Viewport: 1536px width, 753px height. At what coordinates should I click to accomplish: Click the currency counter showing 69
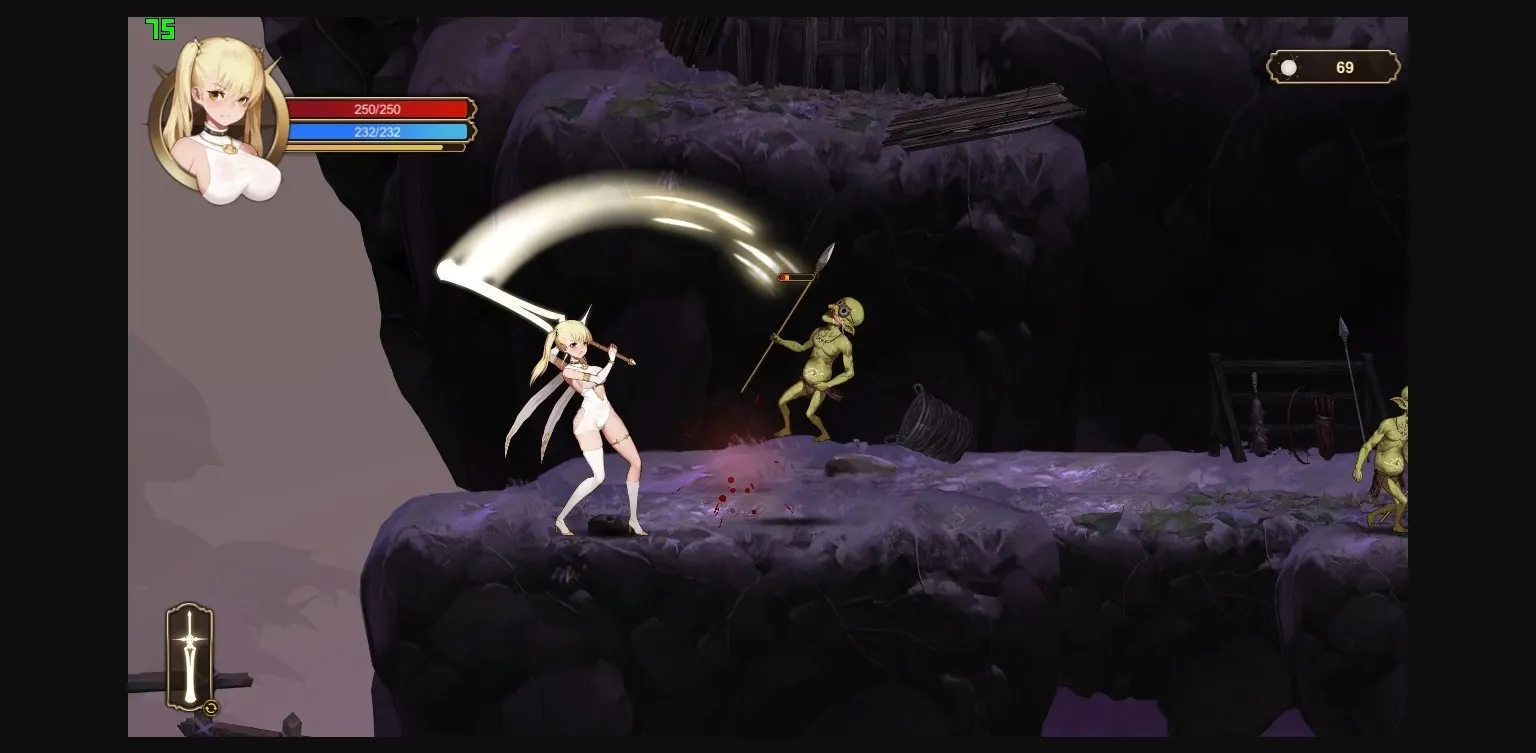[x=1346, y=68]
